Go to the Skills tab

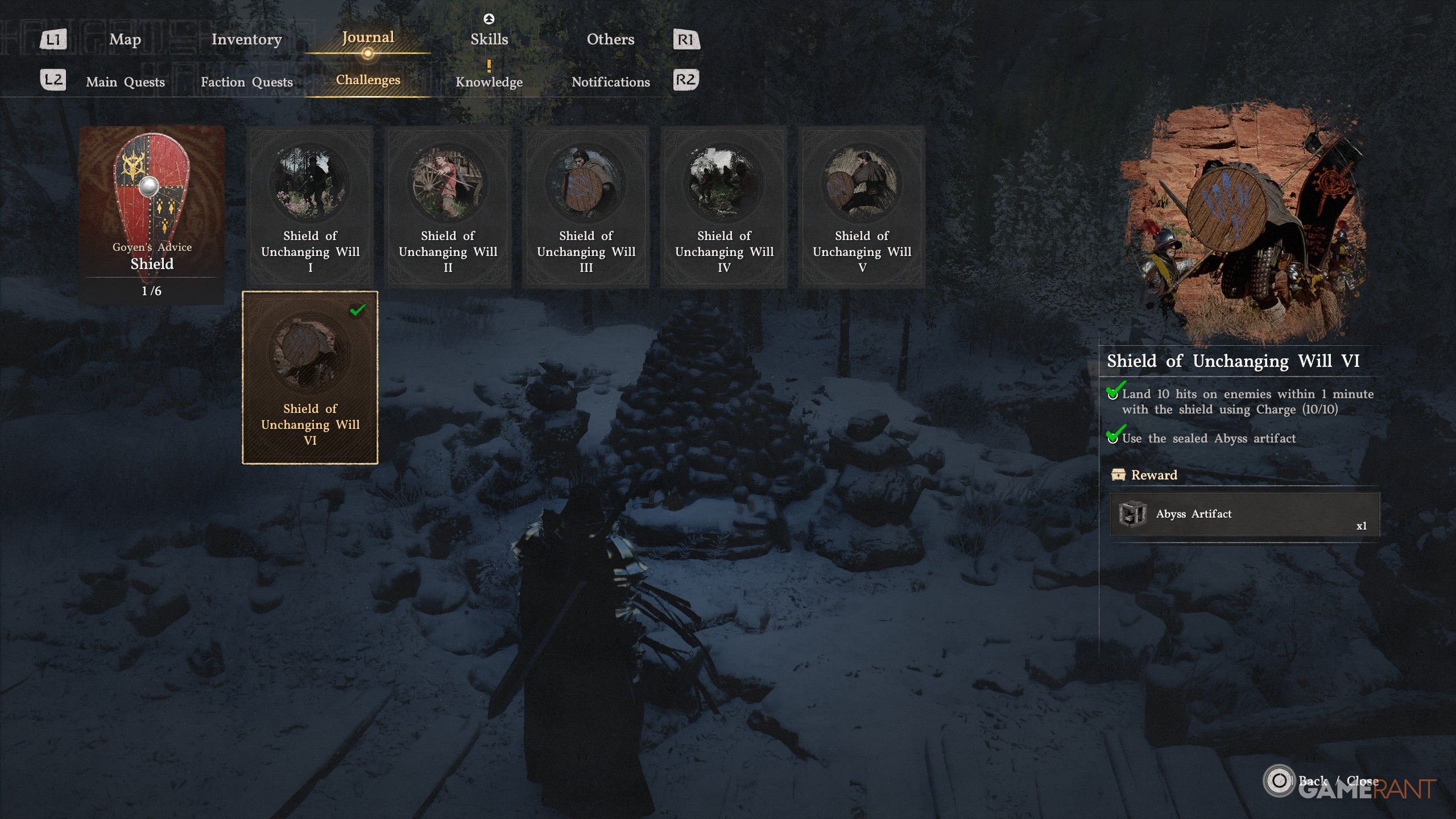point(489,39)
